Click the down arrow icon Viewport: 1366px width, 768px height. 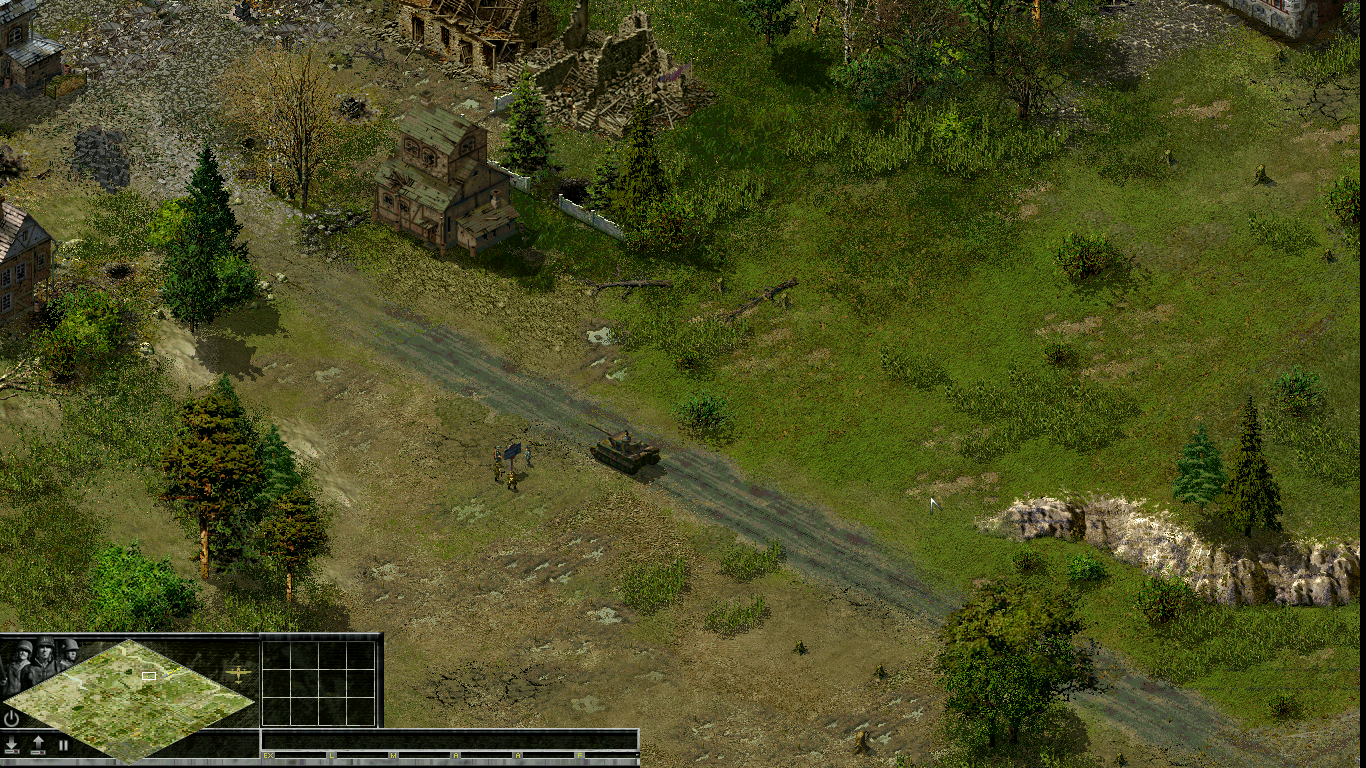[x=12, y=745]
